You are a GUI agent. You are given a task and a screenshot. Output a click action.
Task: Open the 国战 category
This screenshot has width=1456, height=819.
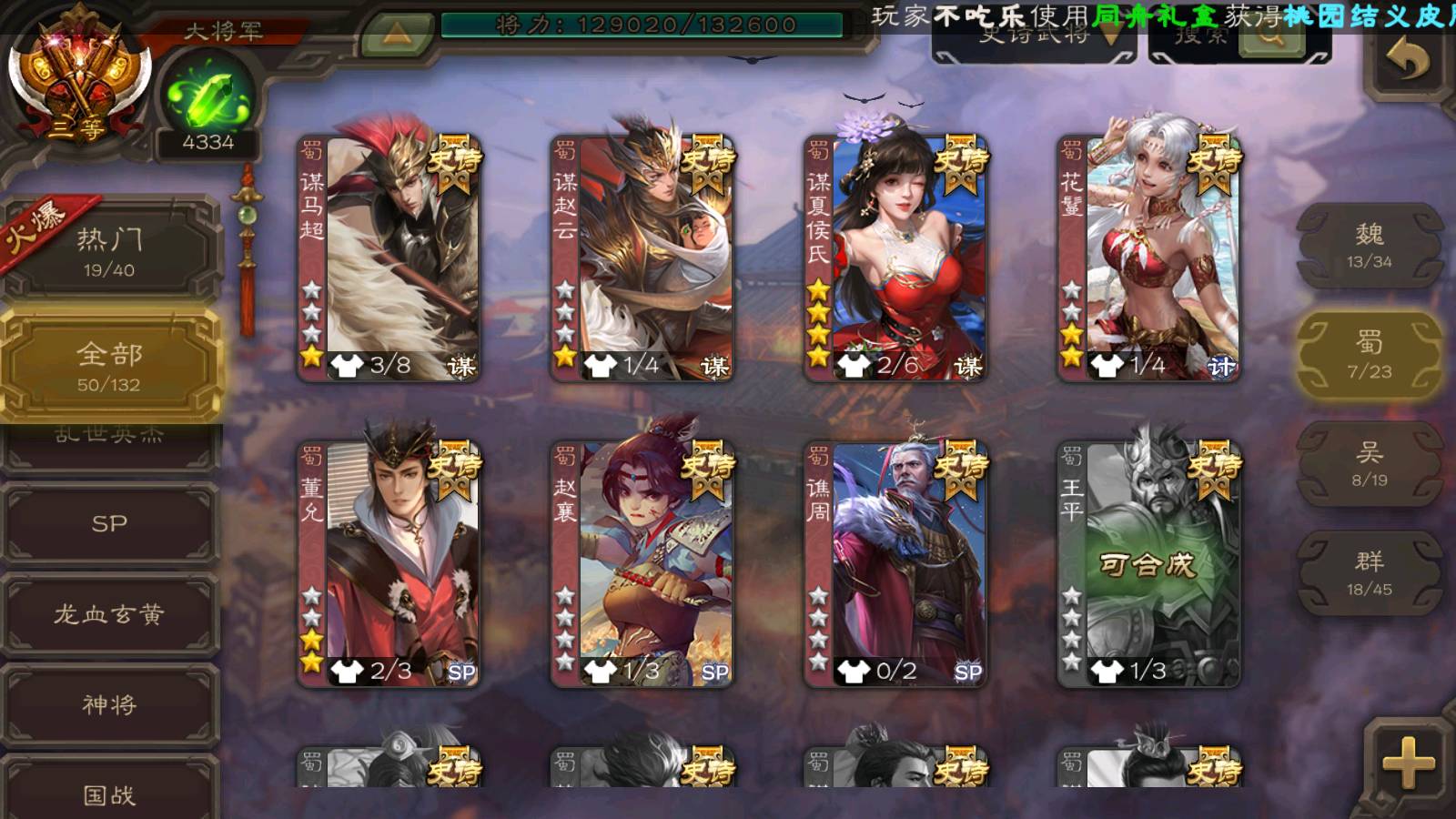[109, 794]
